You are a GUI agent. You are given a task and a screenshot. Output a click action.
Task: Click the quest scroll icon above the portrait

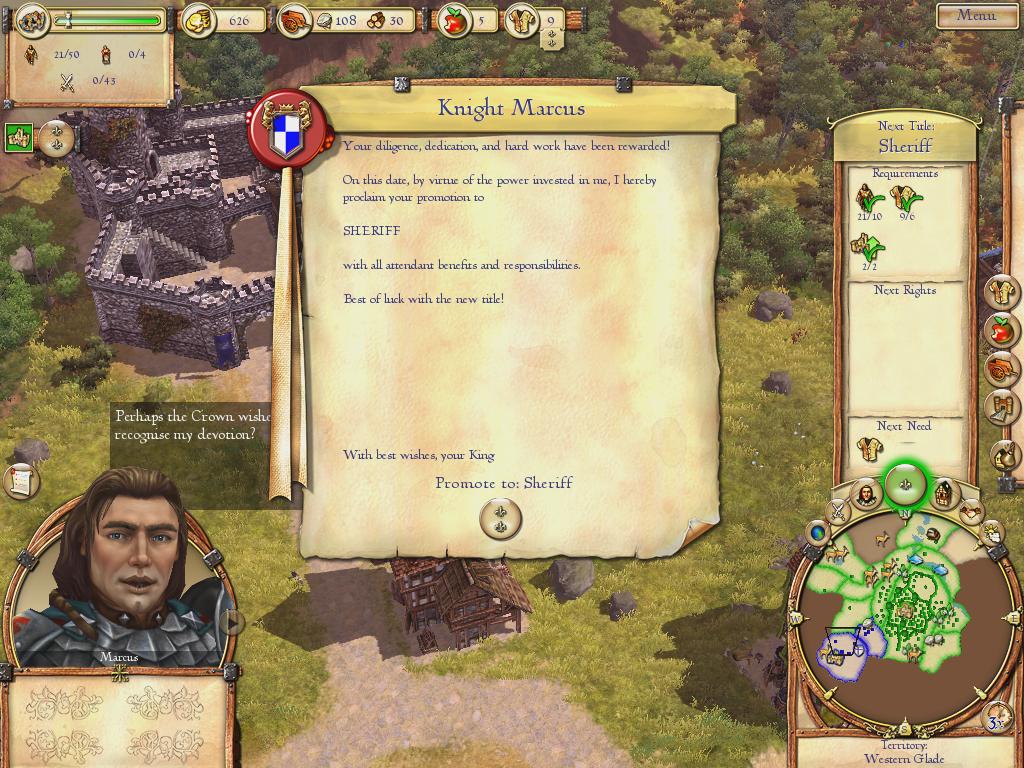pos(21,481)
